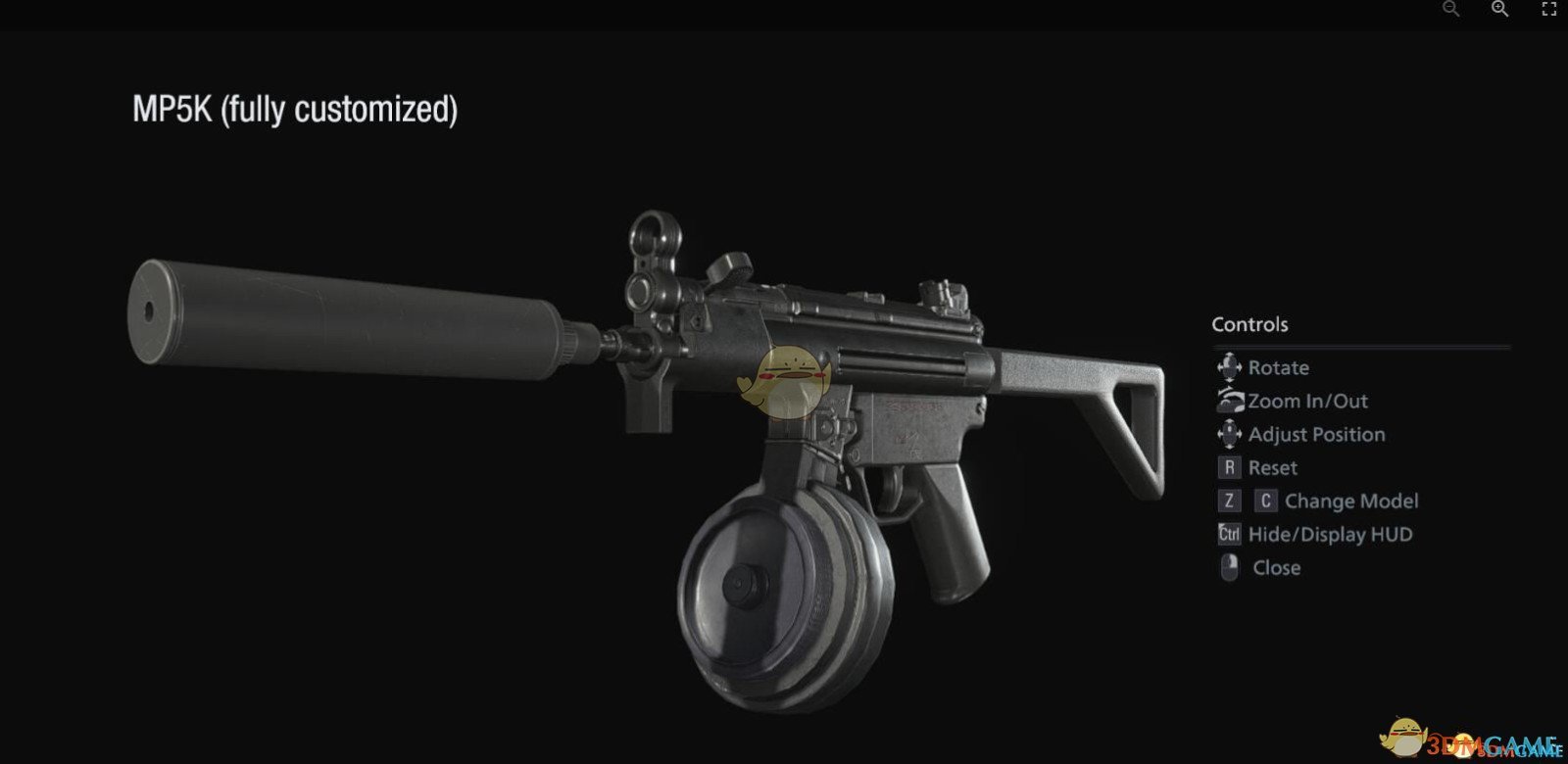Select the MP5K (fully customized) title
The width and height of the screenshot is (1568, 764).
click(x=296, y=110)
